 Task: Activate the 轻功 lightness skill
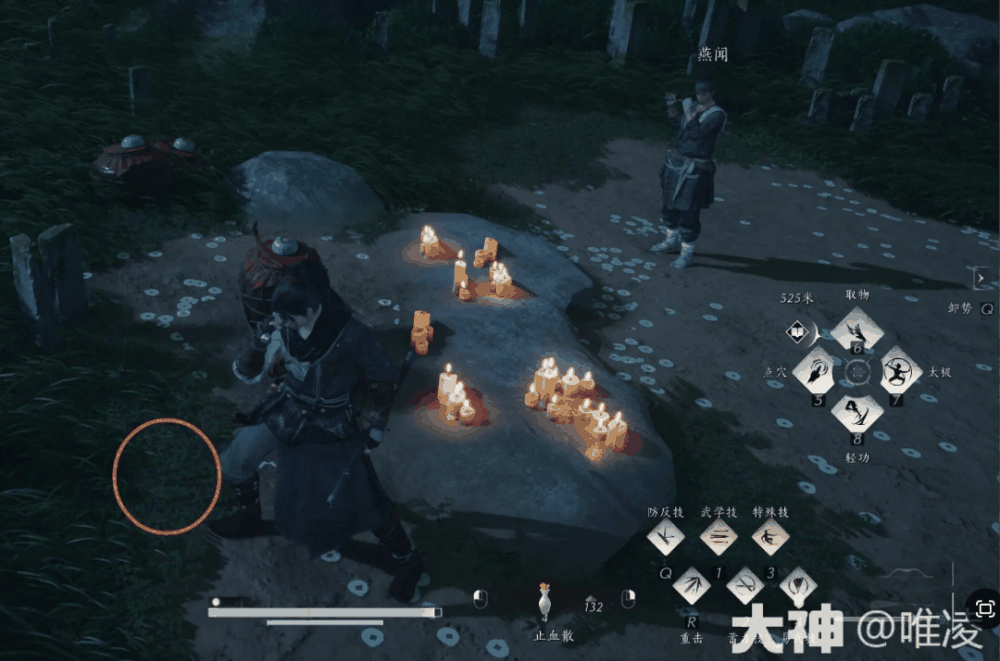tap(858, 412)
